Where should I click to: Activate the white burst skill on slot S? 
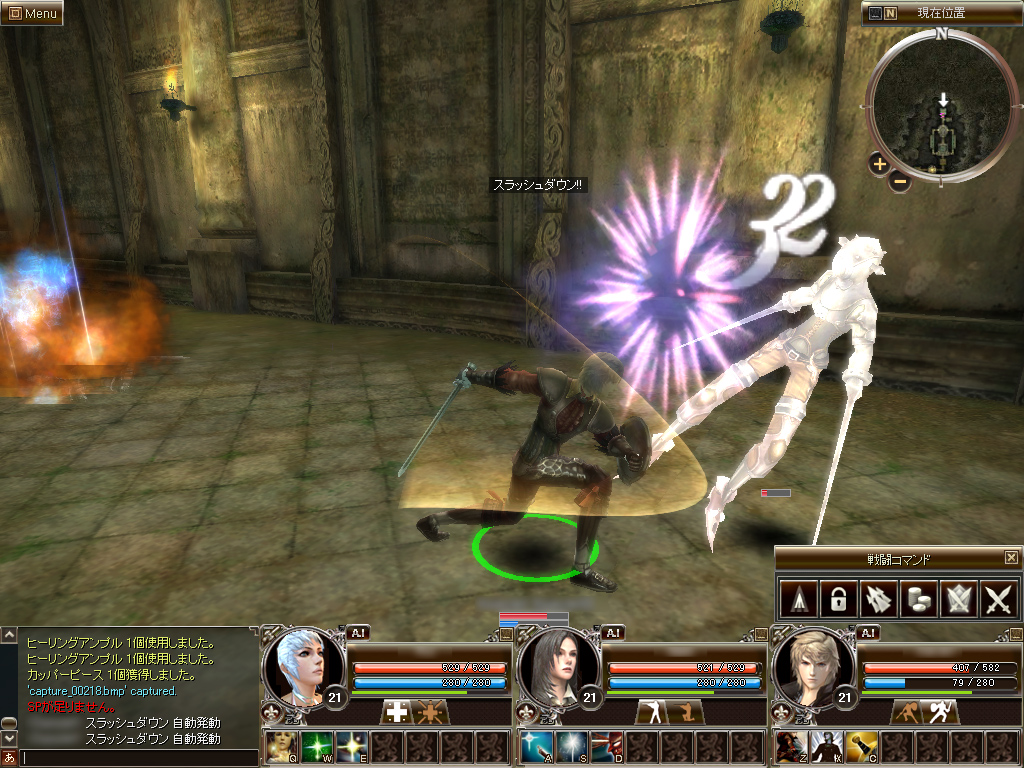point(572,745)
